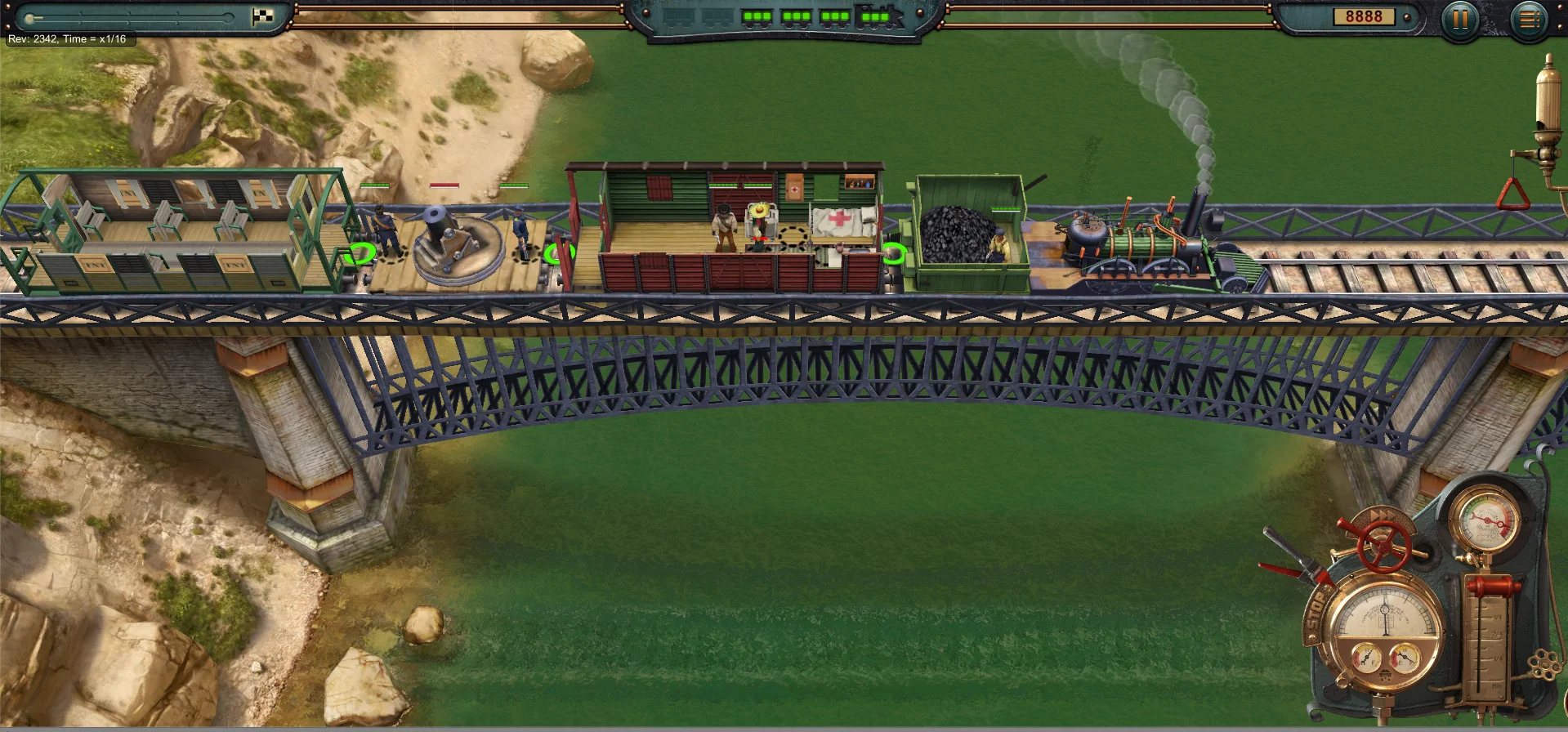The height and width of the screenshot is (732, 1568).
Task: Click the fast-forward arrows above the valve wheel
Action: pyautogui.click(x=1381, y=515)
